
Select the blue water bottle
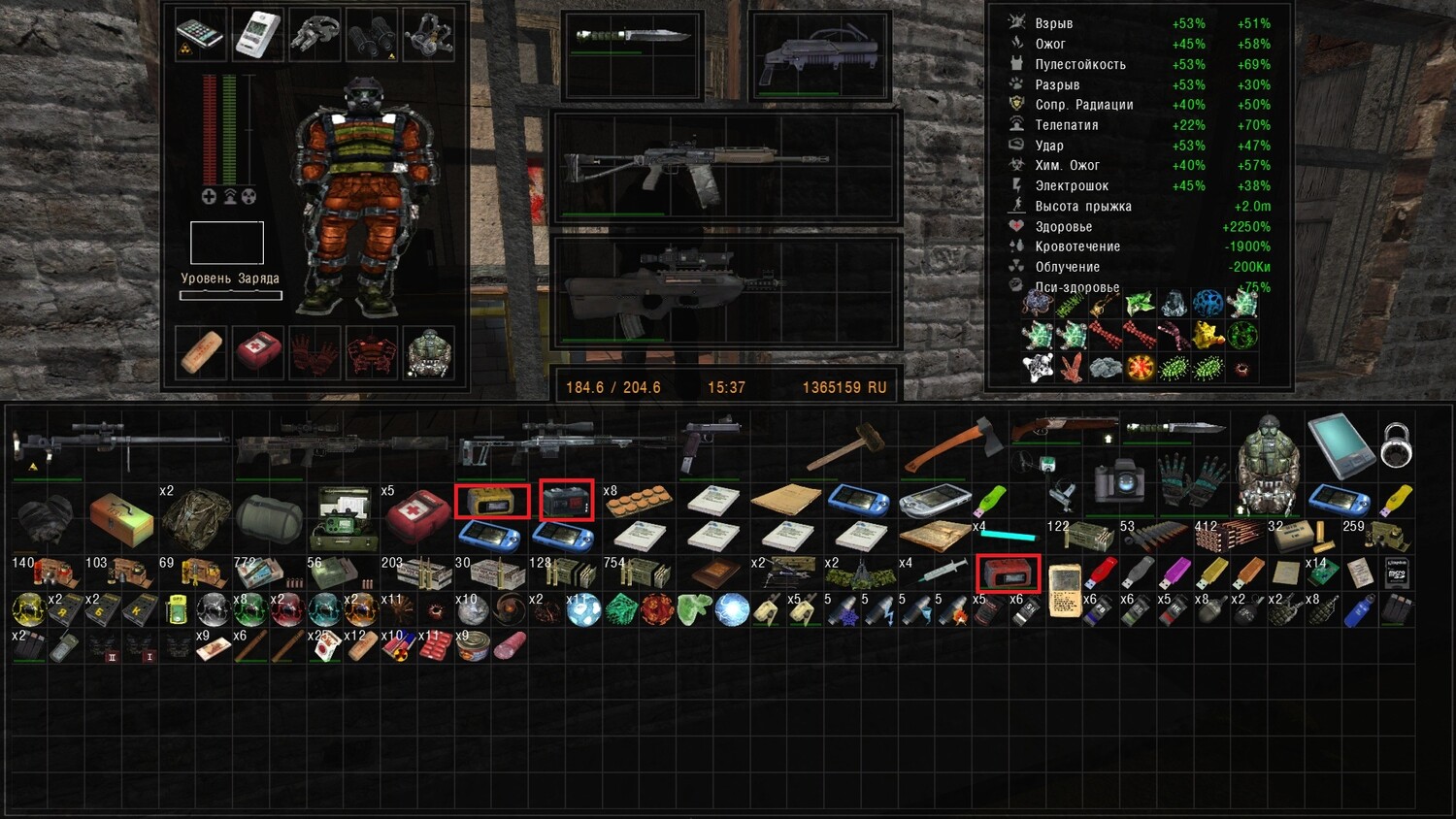pos(1360,611)
